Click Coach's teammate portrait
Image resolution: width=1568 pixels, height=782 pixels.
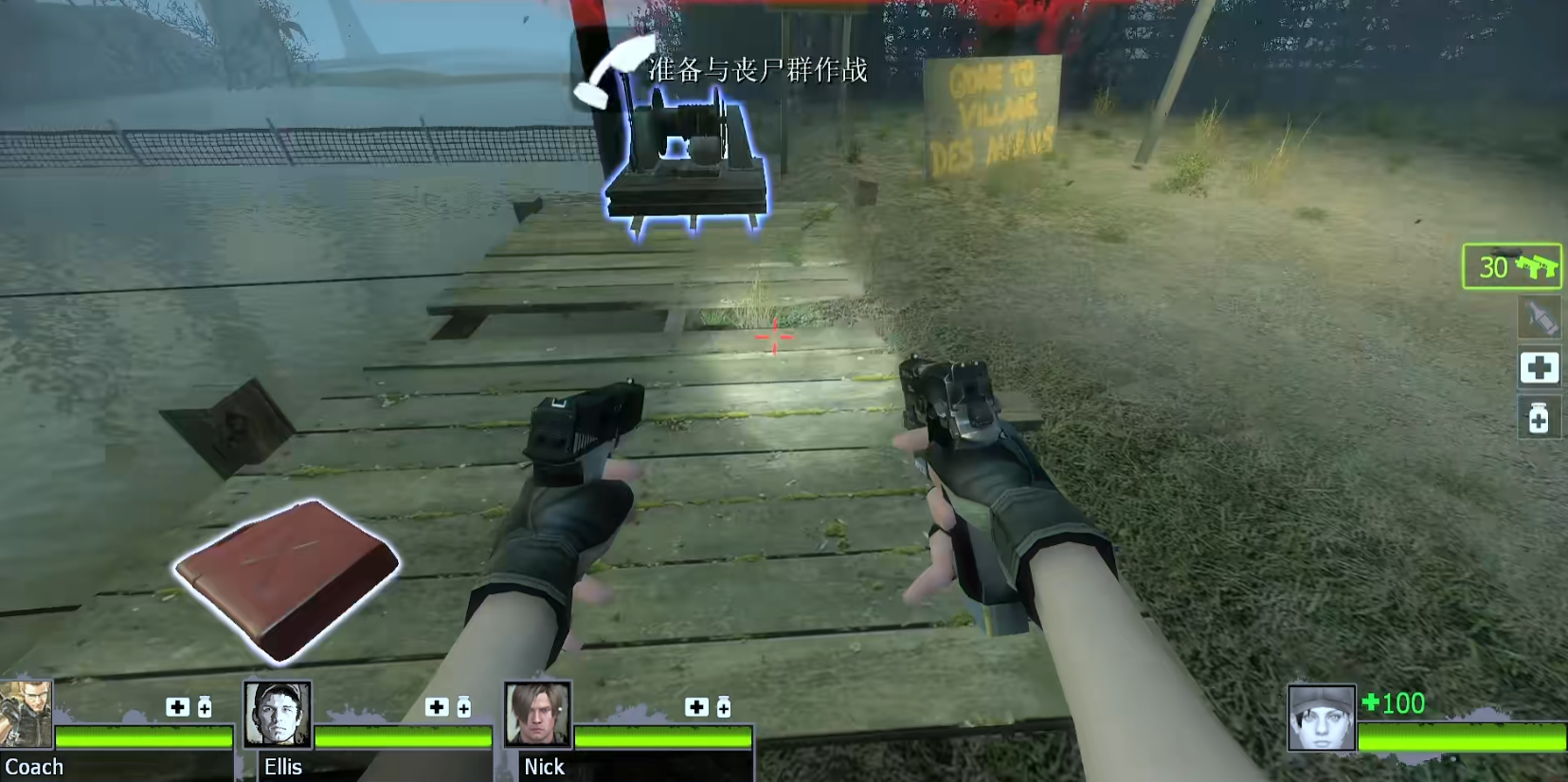[x=26, y=714]
